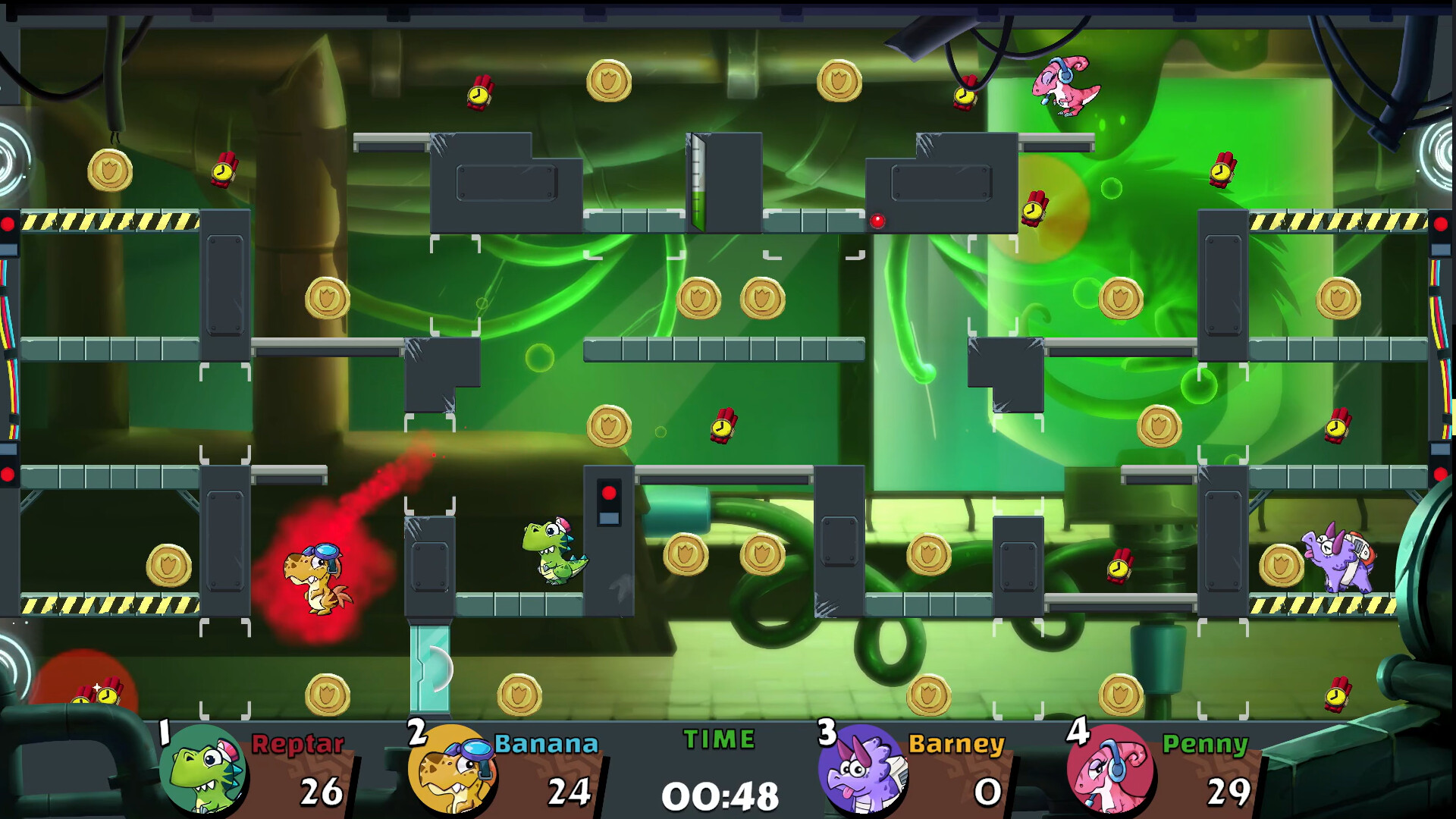Select Reptar's green dinosaur avatar icon
This screenshot has height=819, width=1456.
(x=205, y=768)
